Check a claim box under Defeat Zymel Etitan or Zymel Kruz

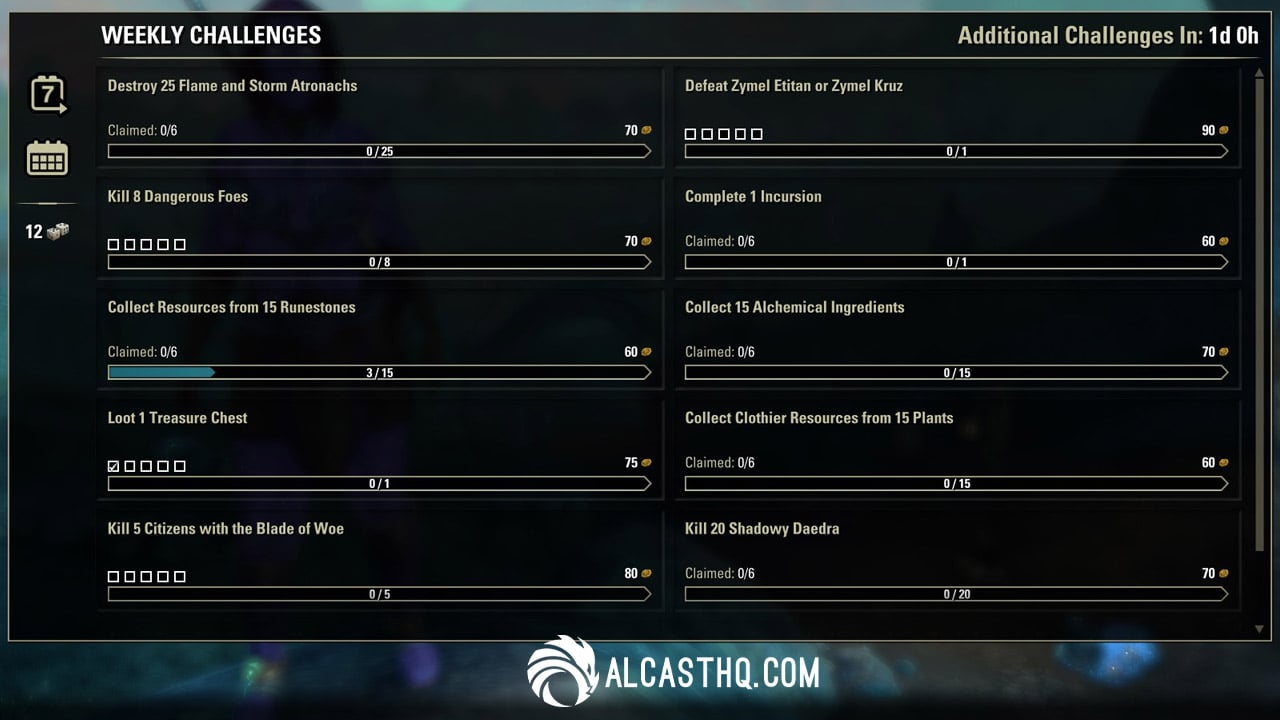[691, 132]
